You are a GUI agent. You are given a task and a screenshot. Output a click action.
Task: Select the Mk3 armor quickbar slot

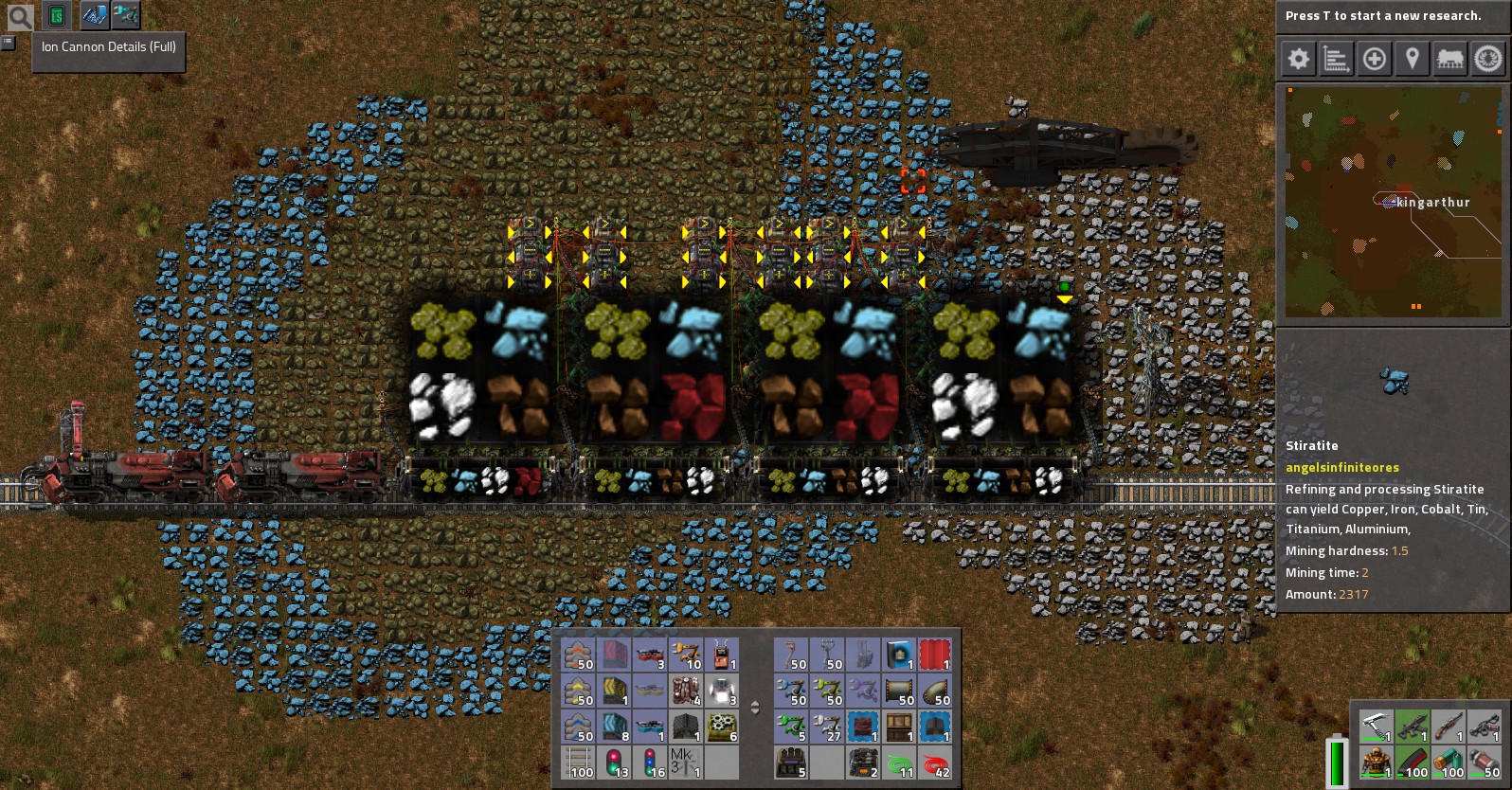685,767
